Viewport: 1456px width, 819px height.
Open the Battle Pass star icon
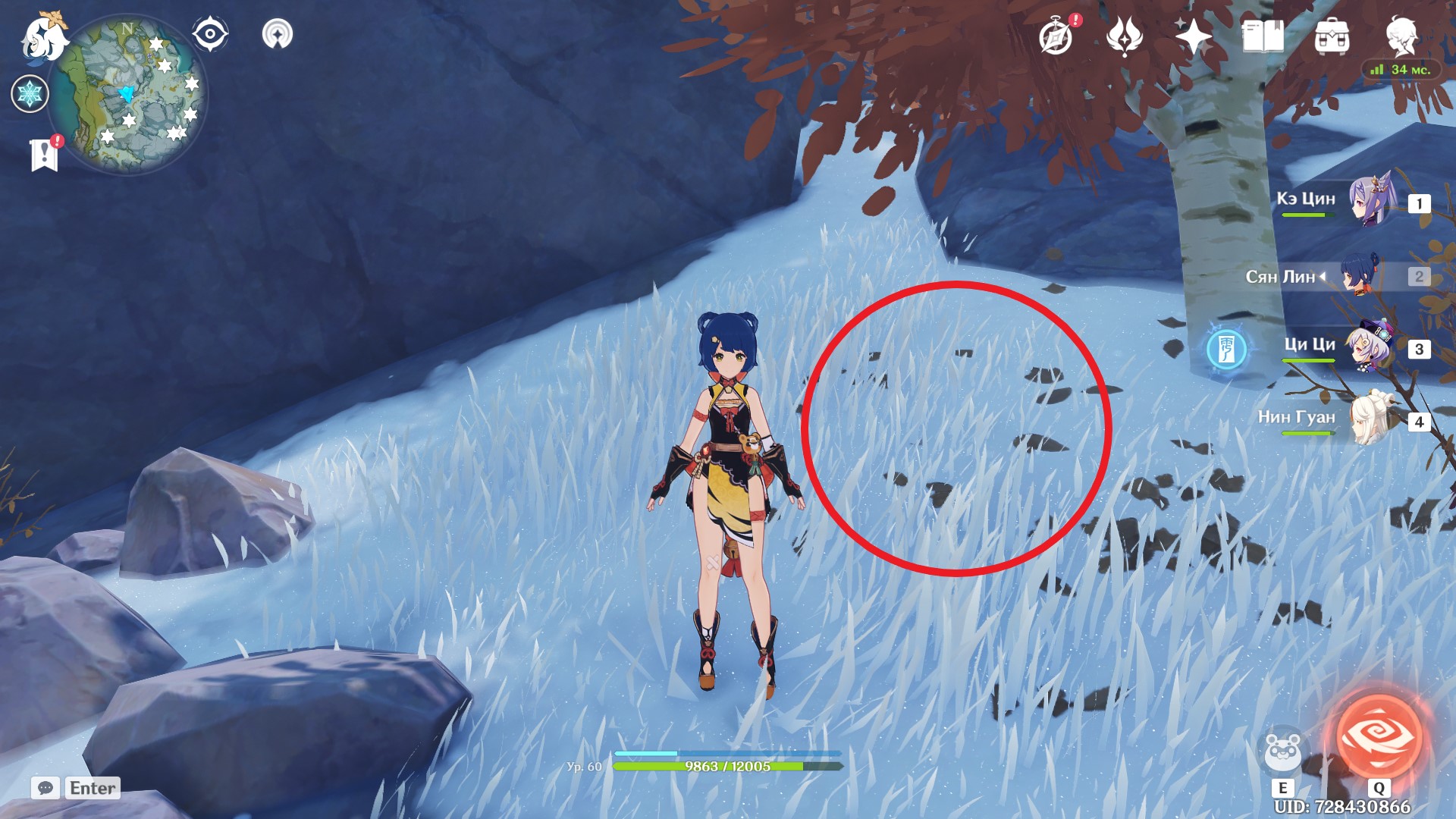point(1192,36)
